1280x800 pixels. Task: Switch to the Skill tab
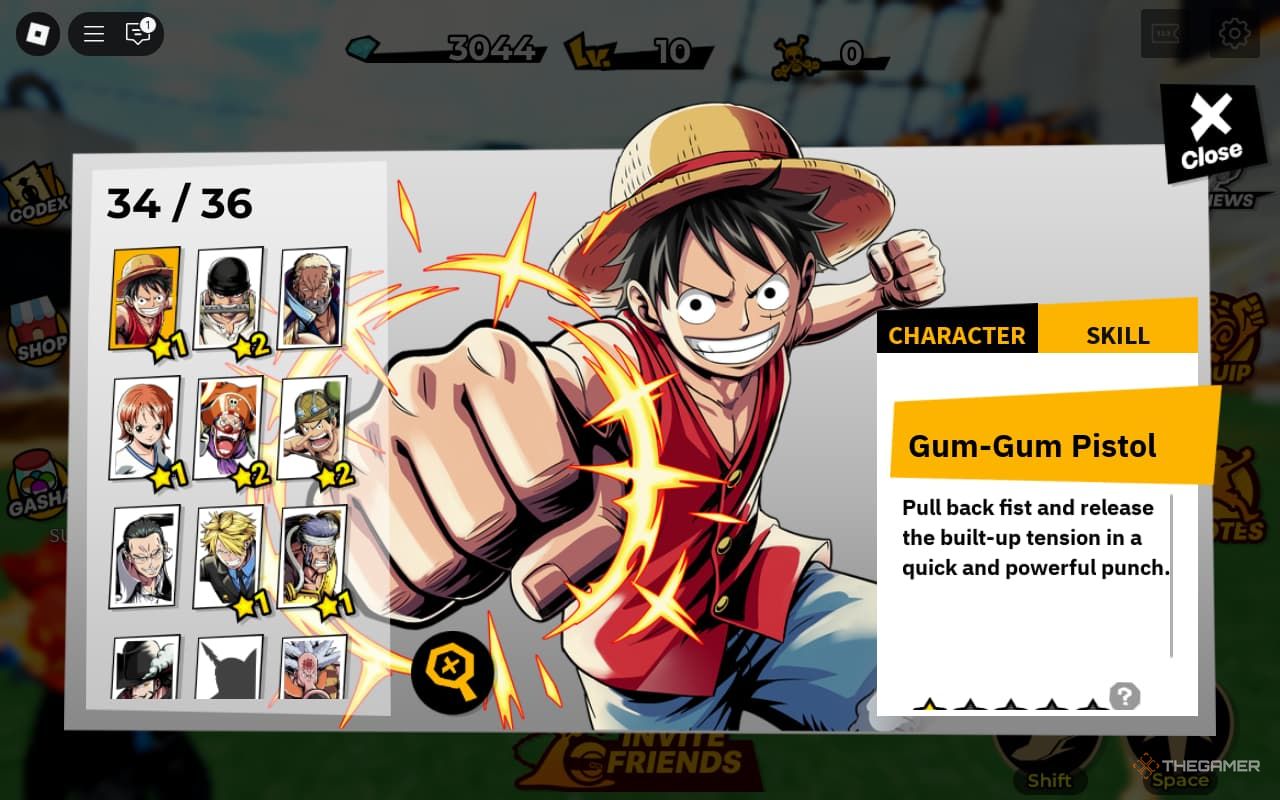(x=1117, y=336)
